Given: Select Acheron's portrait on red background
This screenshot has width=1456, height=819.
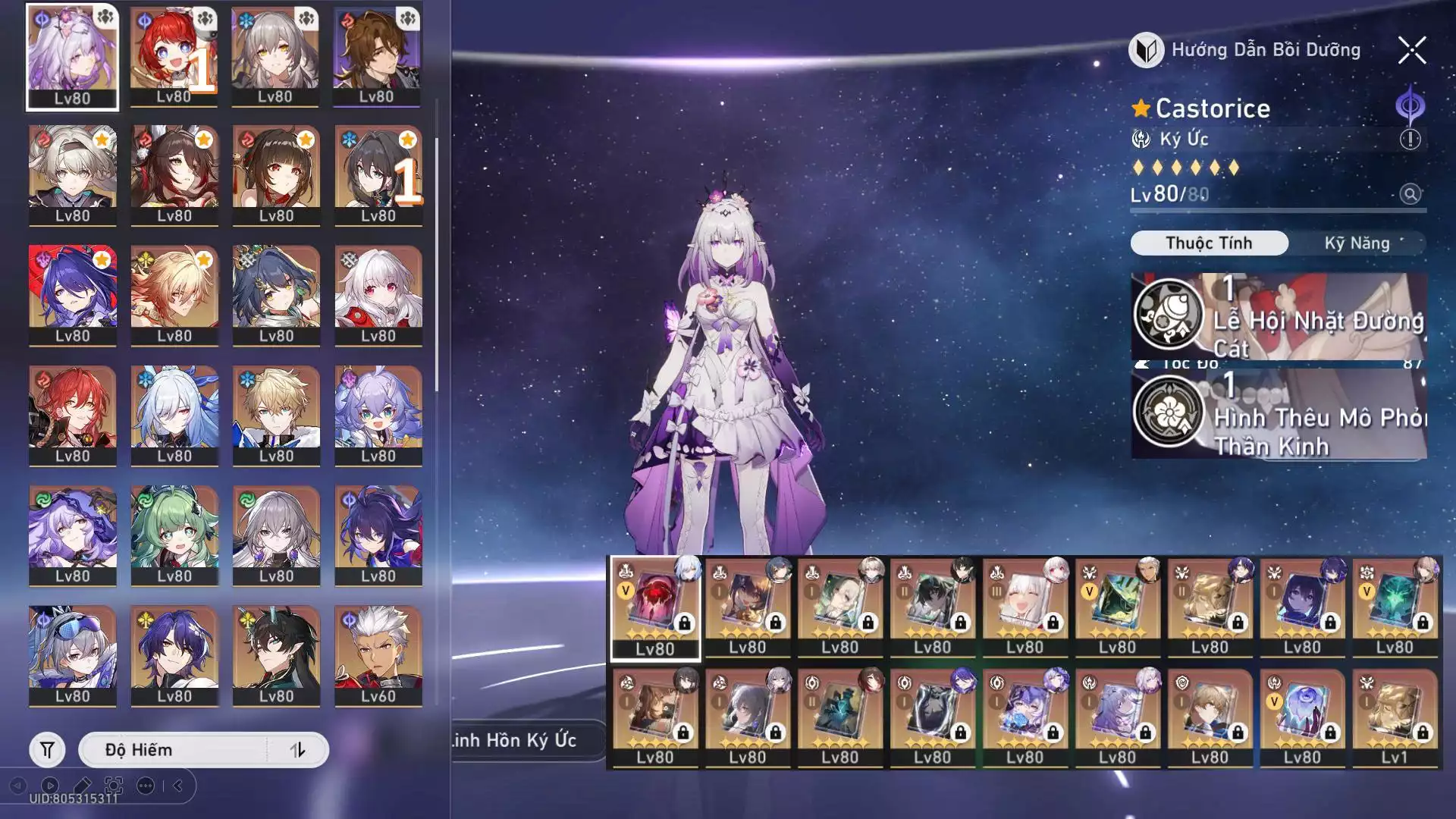Looking at the screenshot, I should click(73, 295).
